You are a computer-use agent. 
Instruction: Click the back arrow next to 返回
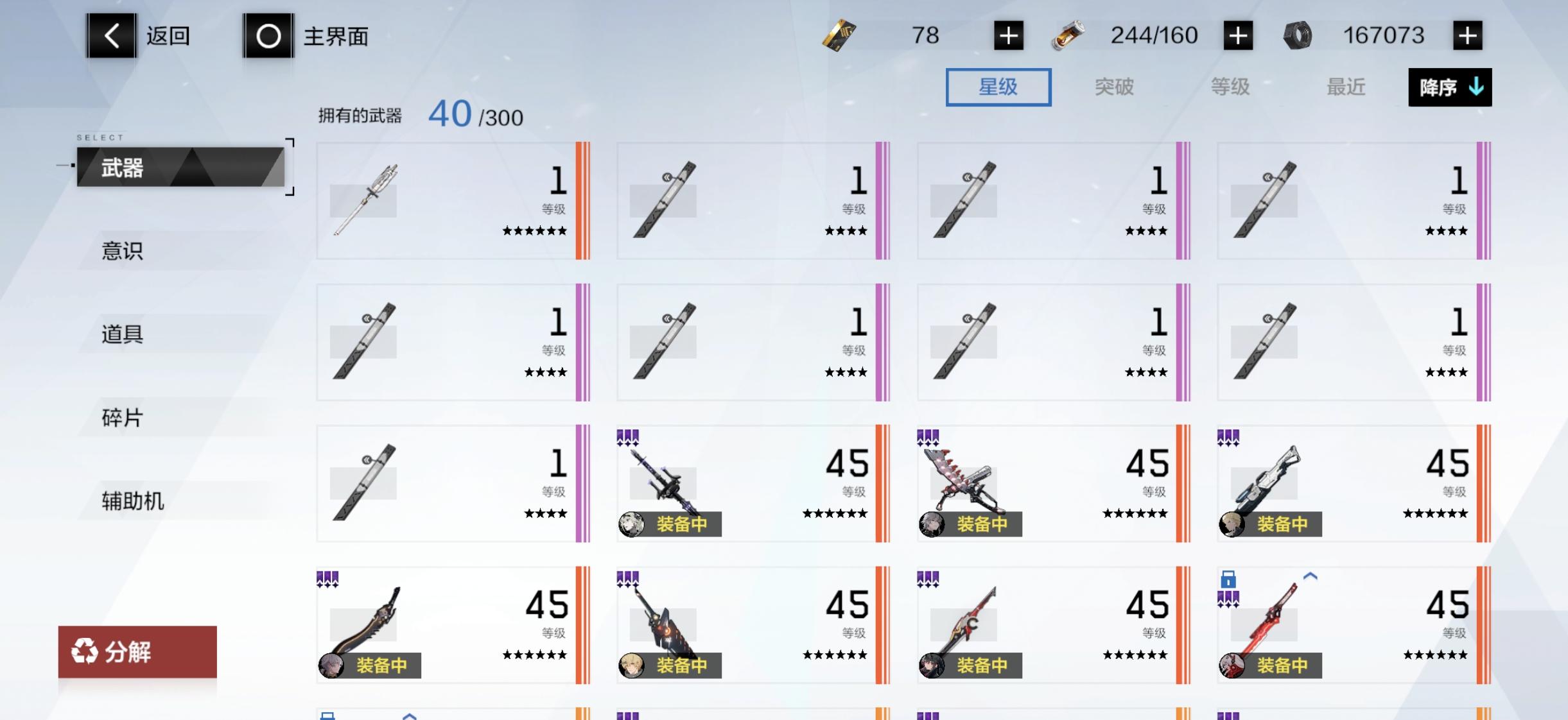(112, 35)
